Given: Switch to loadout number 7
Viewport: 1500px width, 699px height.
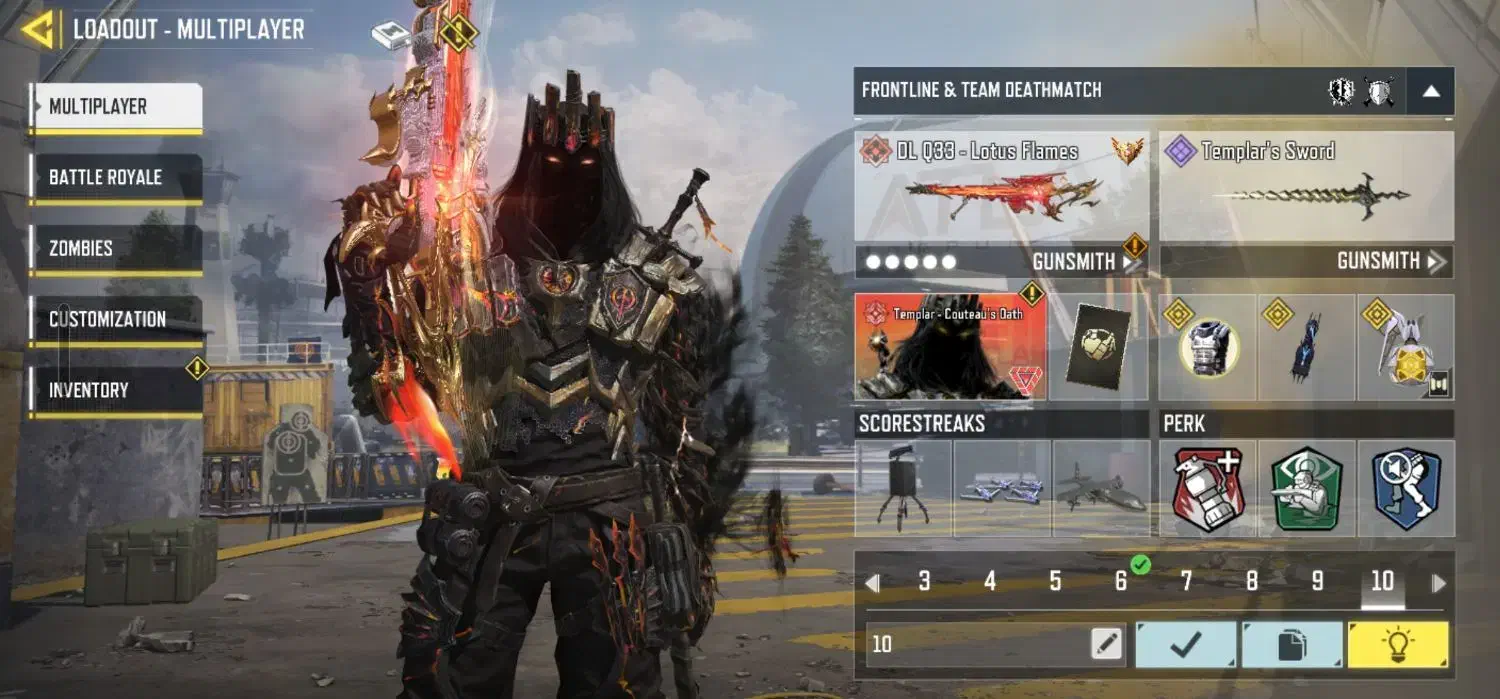Looking at the screenshot, I should pos(1186,582).
